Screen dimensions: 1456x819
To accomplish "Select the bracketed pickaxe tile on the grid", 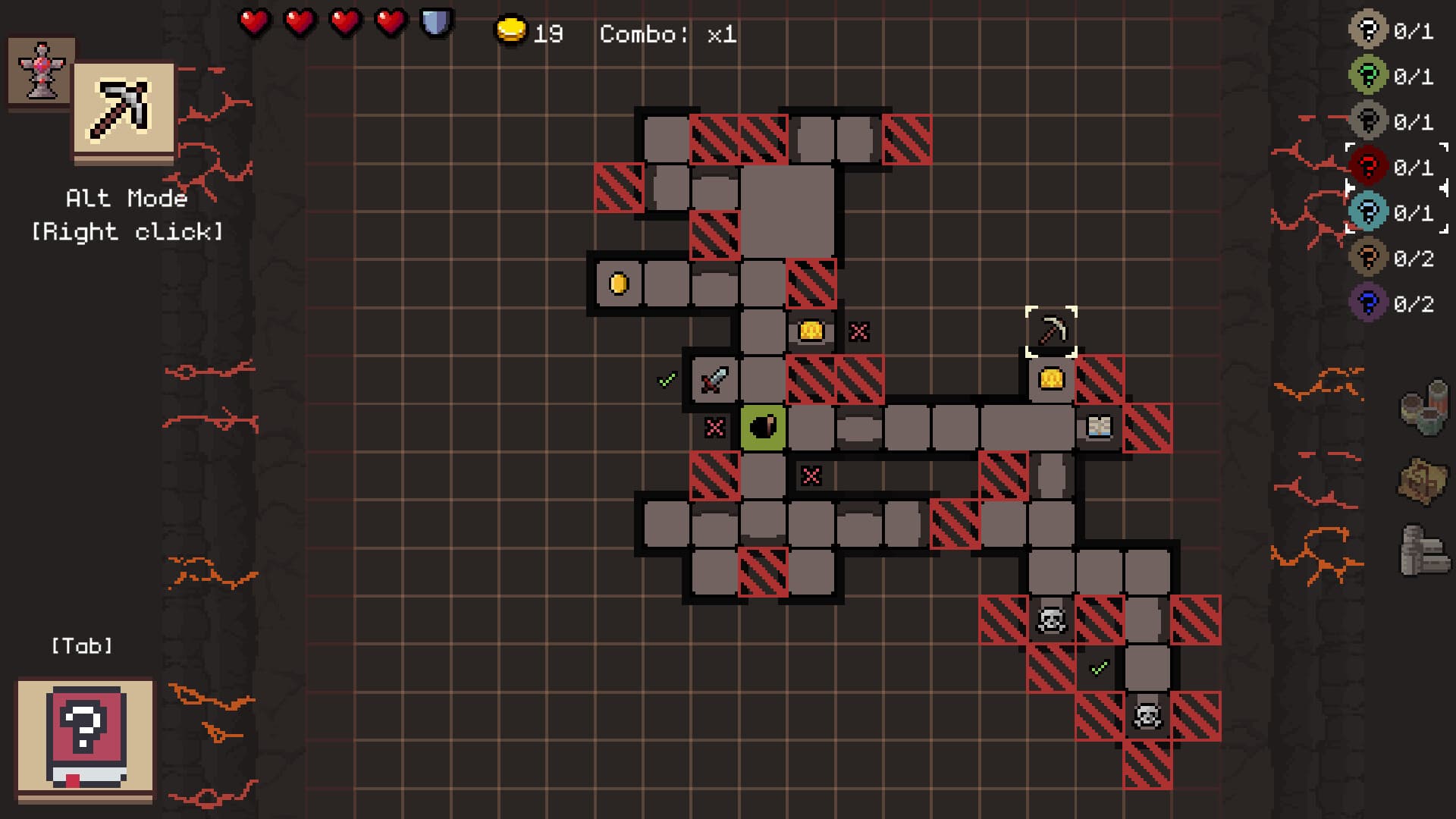I will 1051,330.
